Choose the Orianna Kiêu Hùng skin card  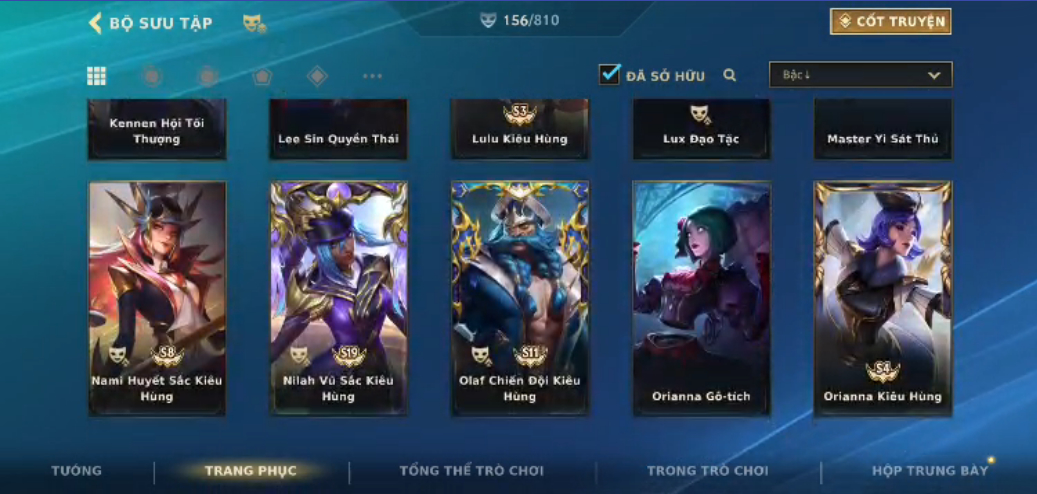[882, 297]
